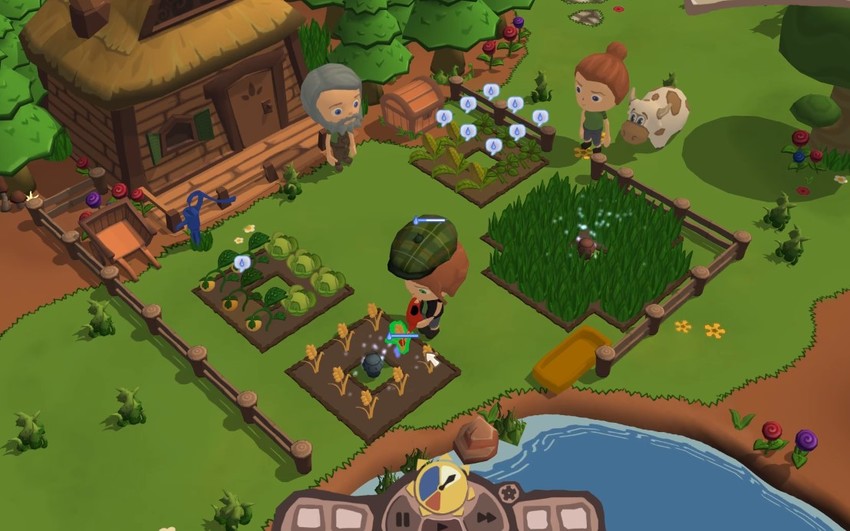Image resolution: width=850 pixels, height=531 pixels.
Task: Activate the fast-forward speed button
Action: [485, 517]
